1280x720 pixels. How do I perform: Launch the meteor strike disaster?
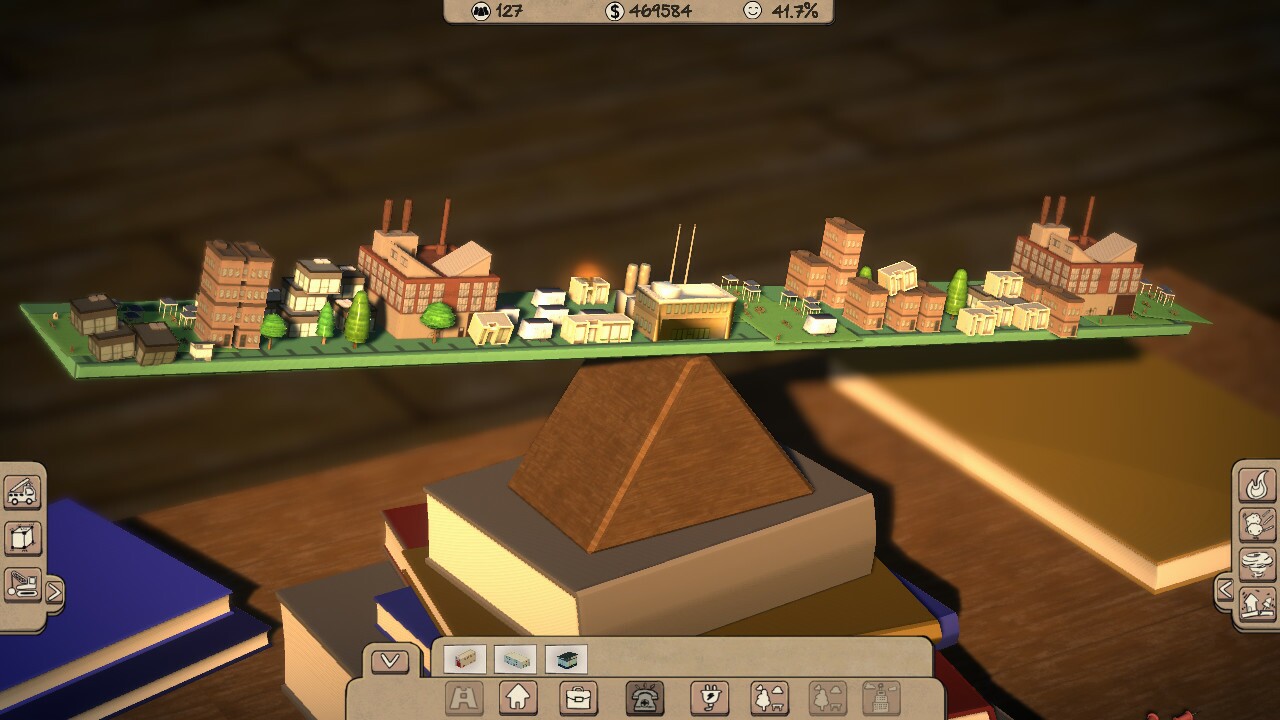(1257, 524)
